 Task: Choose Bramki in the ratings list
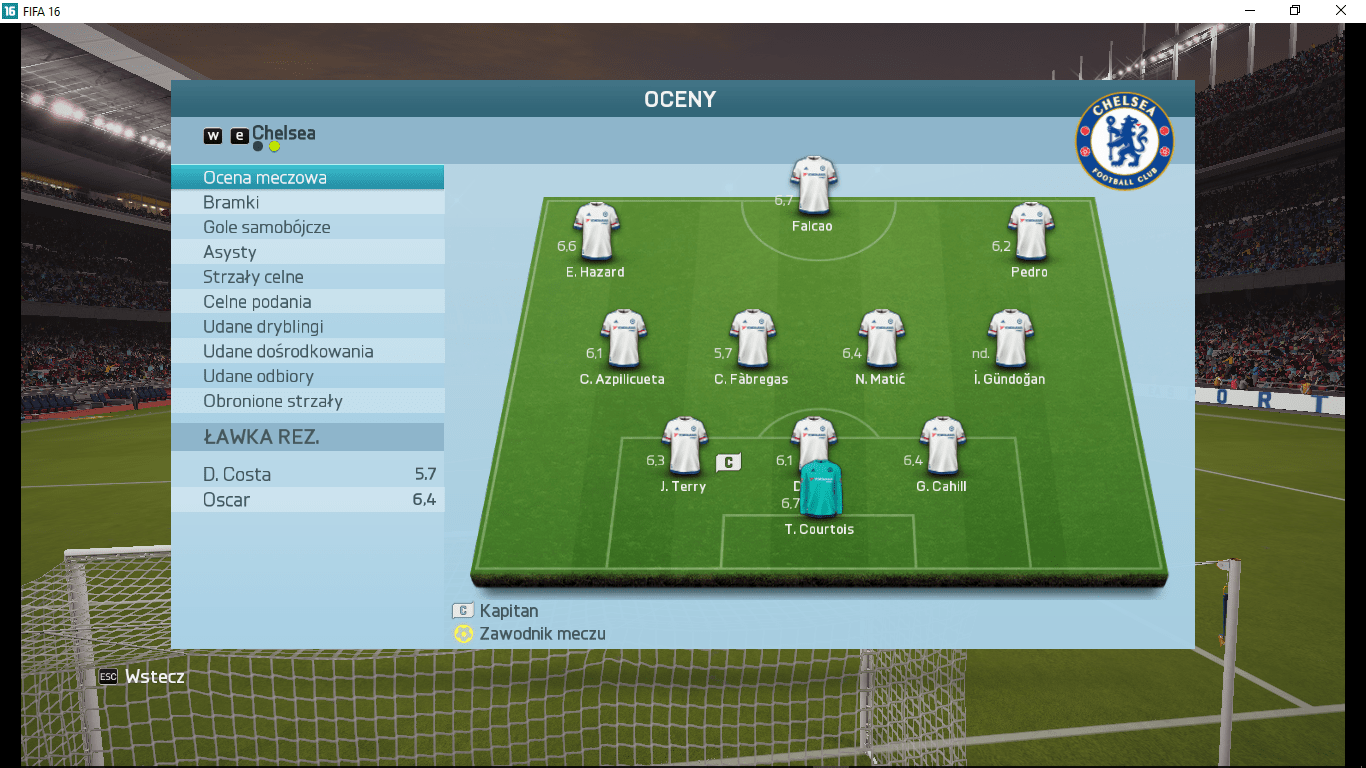coord(307,203)
